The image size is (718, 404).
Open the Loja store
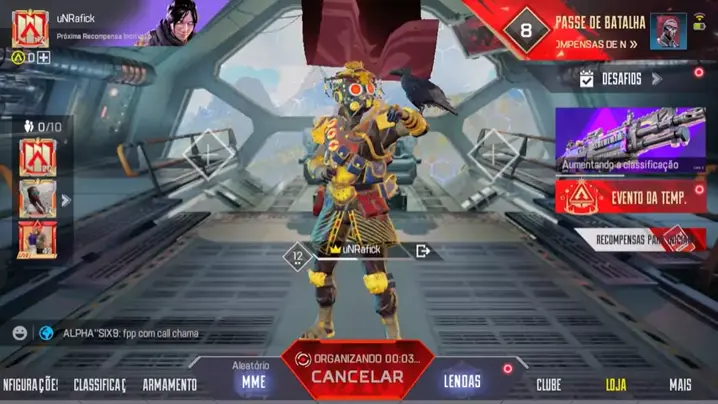616,384
